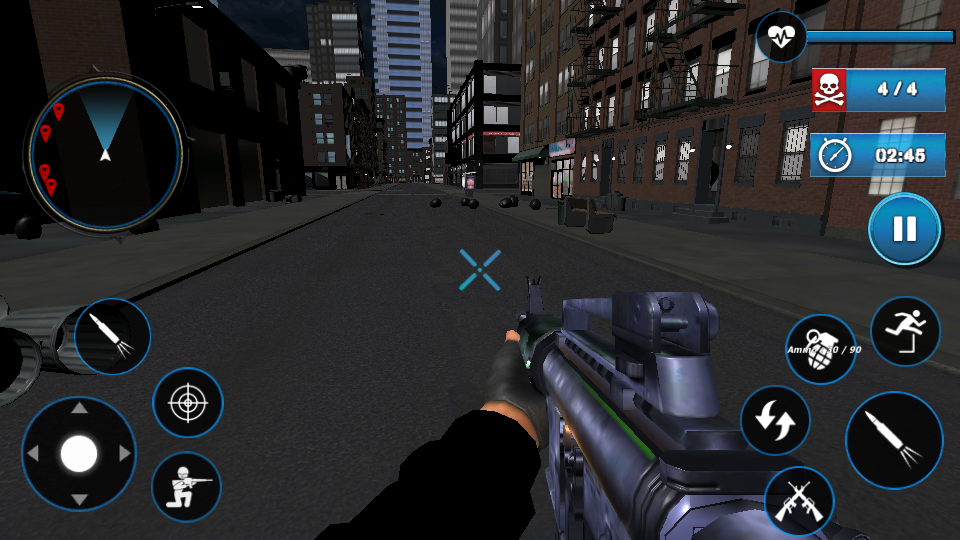Crouch using the kneeling soldier button
The height and width of the screenshot is (540, 960).
pos(186,486)
